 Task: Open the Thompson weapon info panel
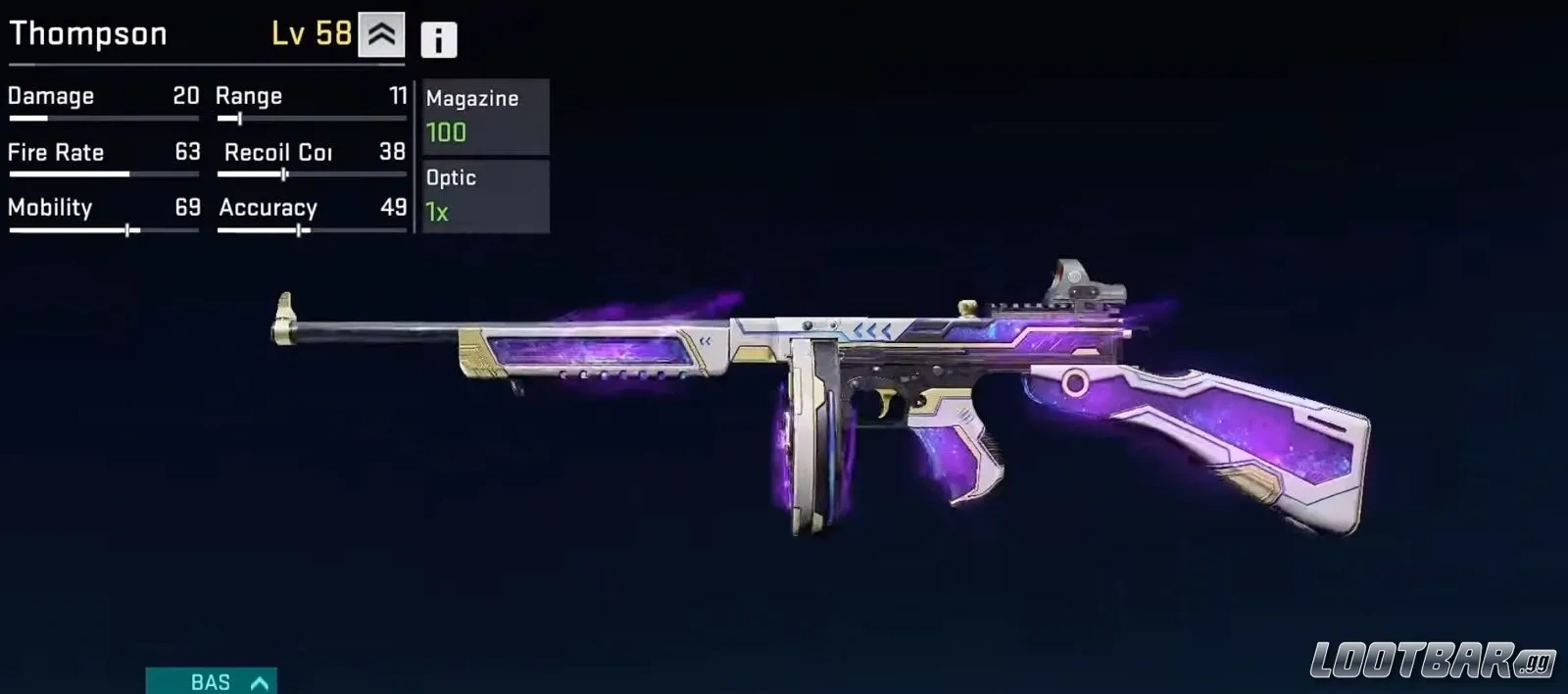(438, 39)
